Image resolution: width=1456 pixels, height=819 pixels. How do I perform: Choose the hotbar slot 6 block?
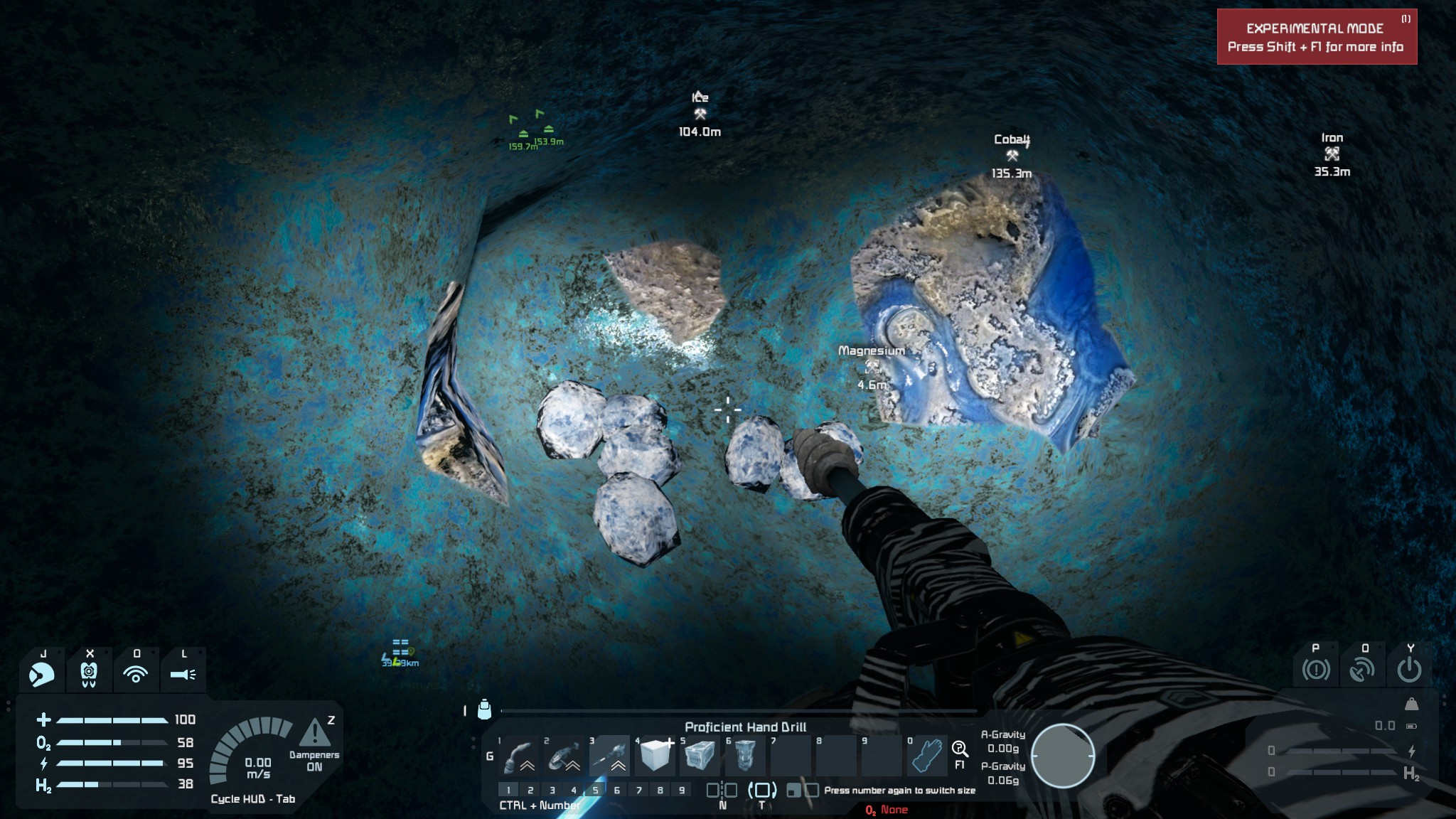click(746, 756)
